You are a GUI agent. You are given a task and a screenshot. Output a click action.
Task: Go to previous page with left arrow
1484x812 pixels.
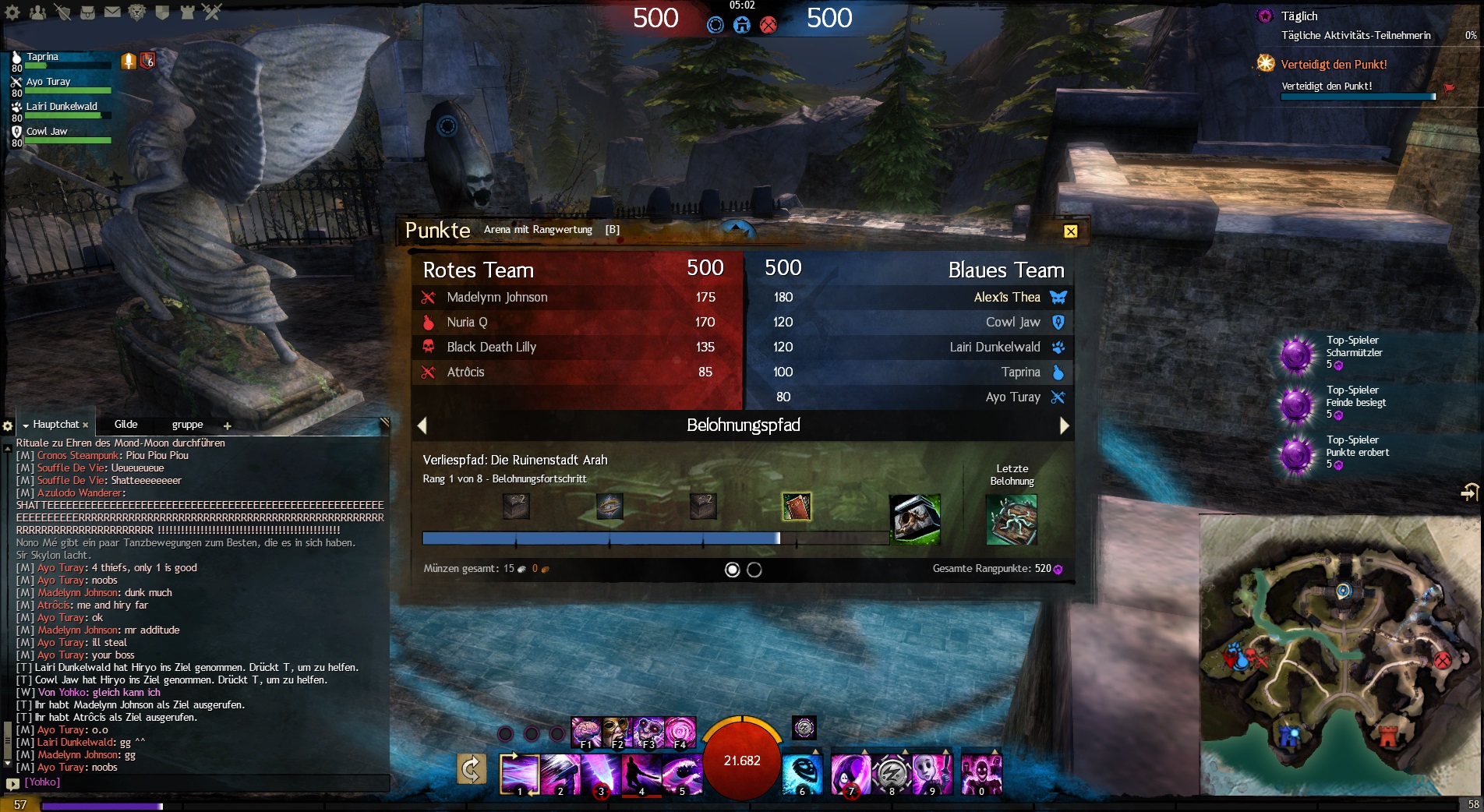422,425
